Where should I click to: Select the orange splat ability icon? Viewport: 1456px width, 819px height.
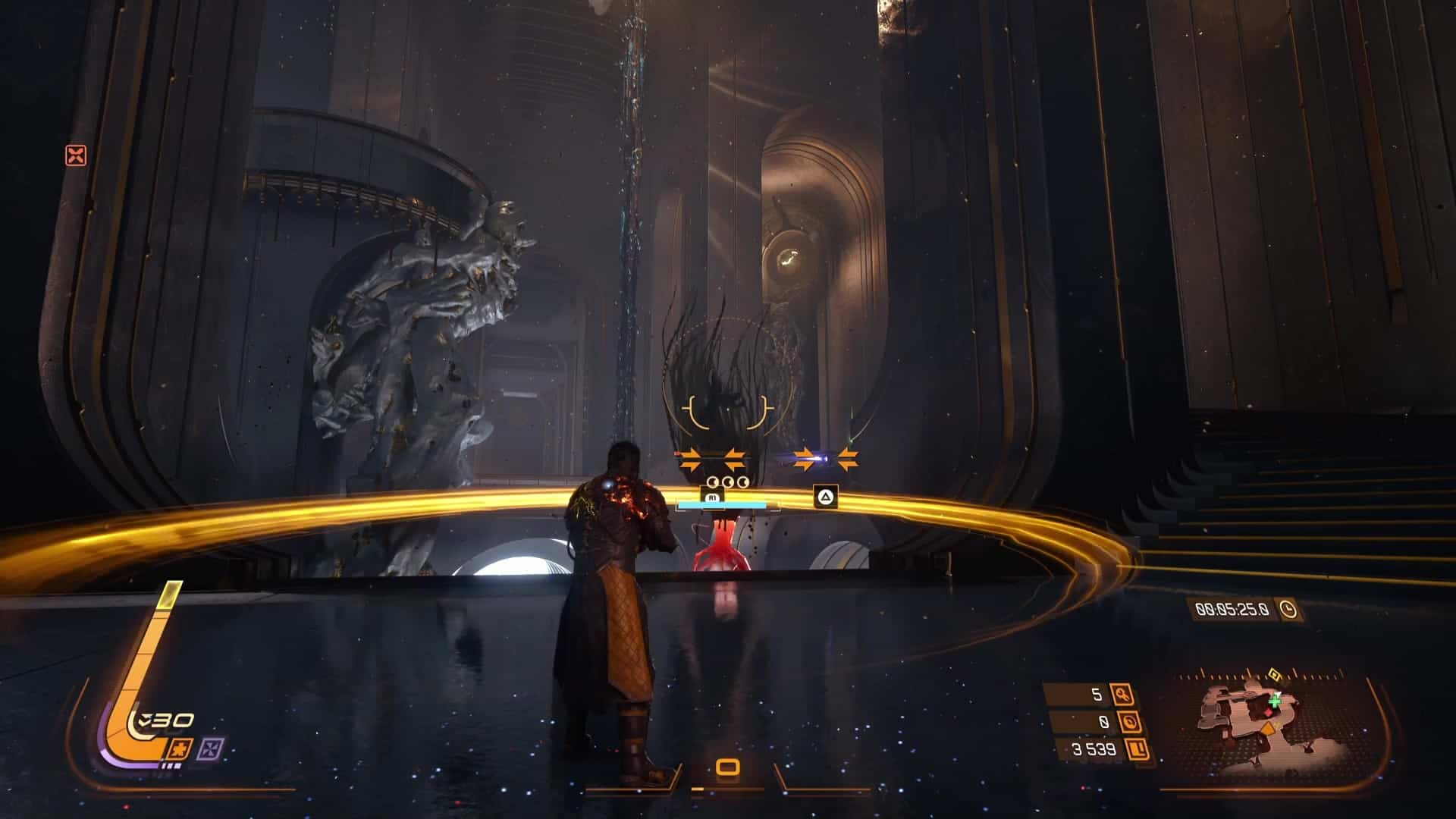point(181,748)
